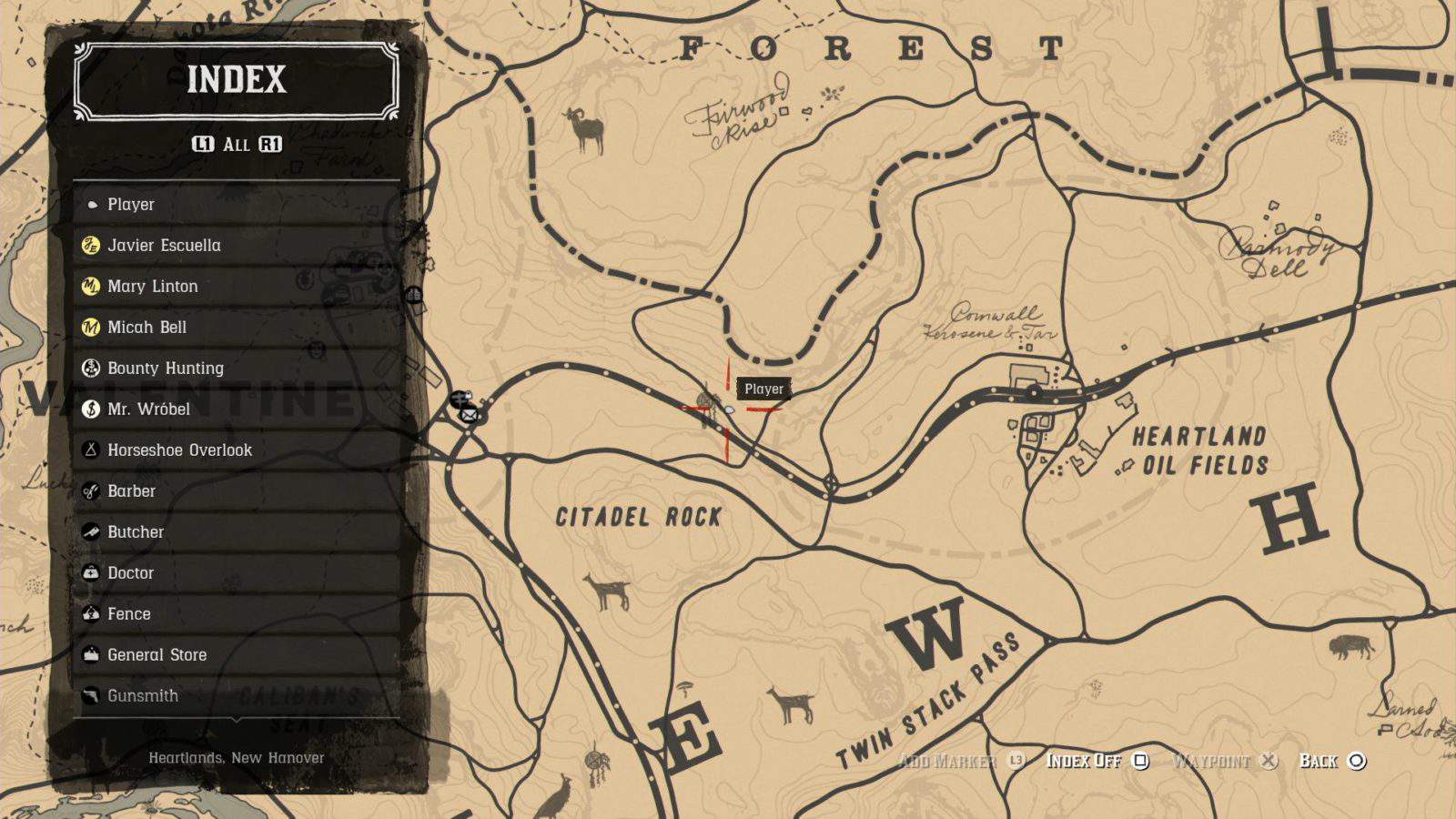Viewport: 1456px width, 819px height.
Task: Open the All categories filter via L1
Action: 205,143
